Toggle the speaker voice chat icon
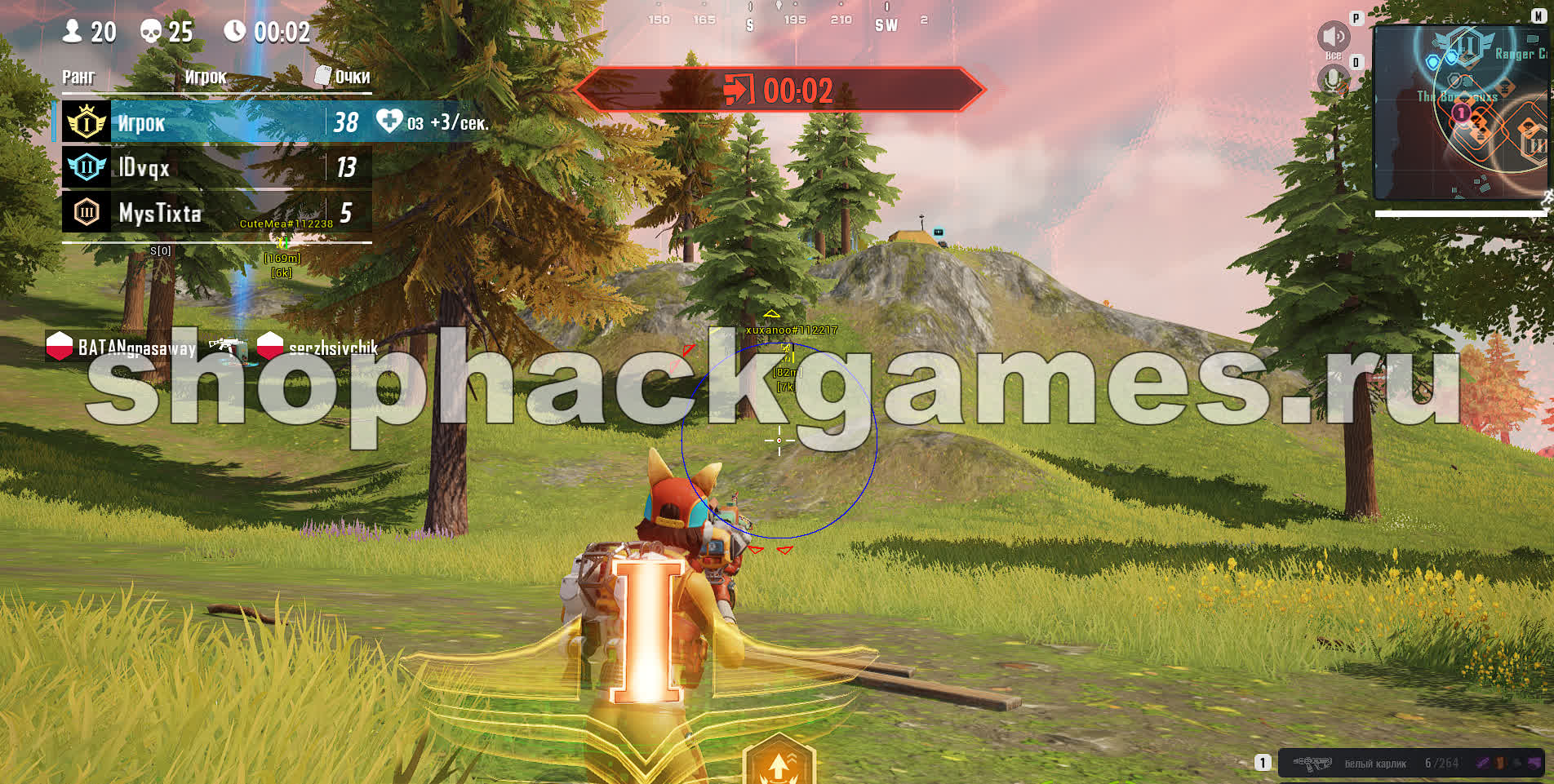The height and width of the screenshot is (784, 1554). pos(1333,37)
